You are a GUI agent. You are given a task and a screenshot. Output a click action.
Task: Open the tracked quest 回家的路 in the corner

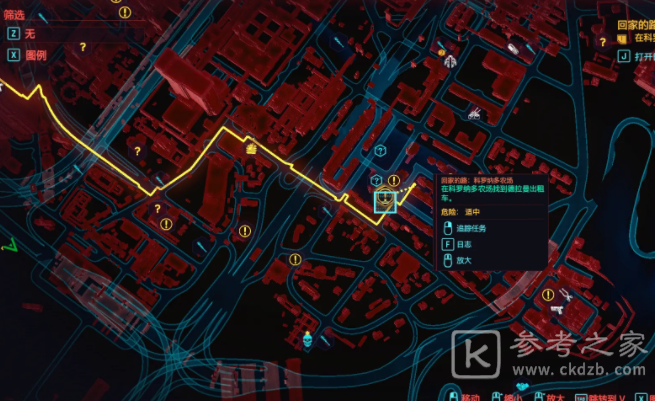point(630,20)
